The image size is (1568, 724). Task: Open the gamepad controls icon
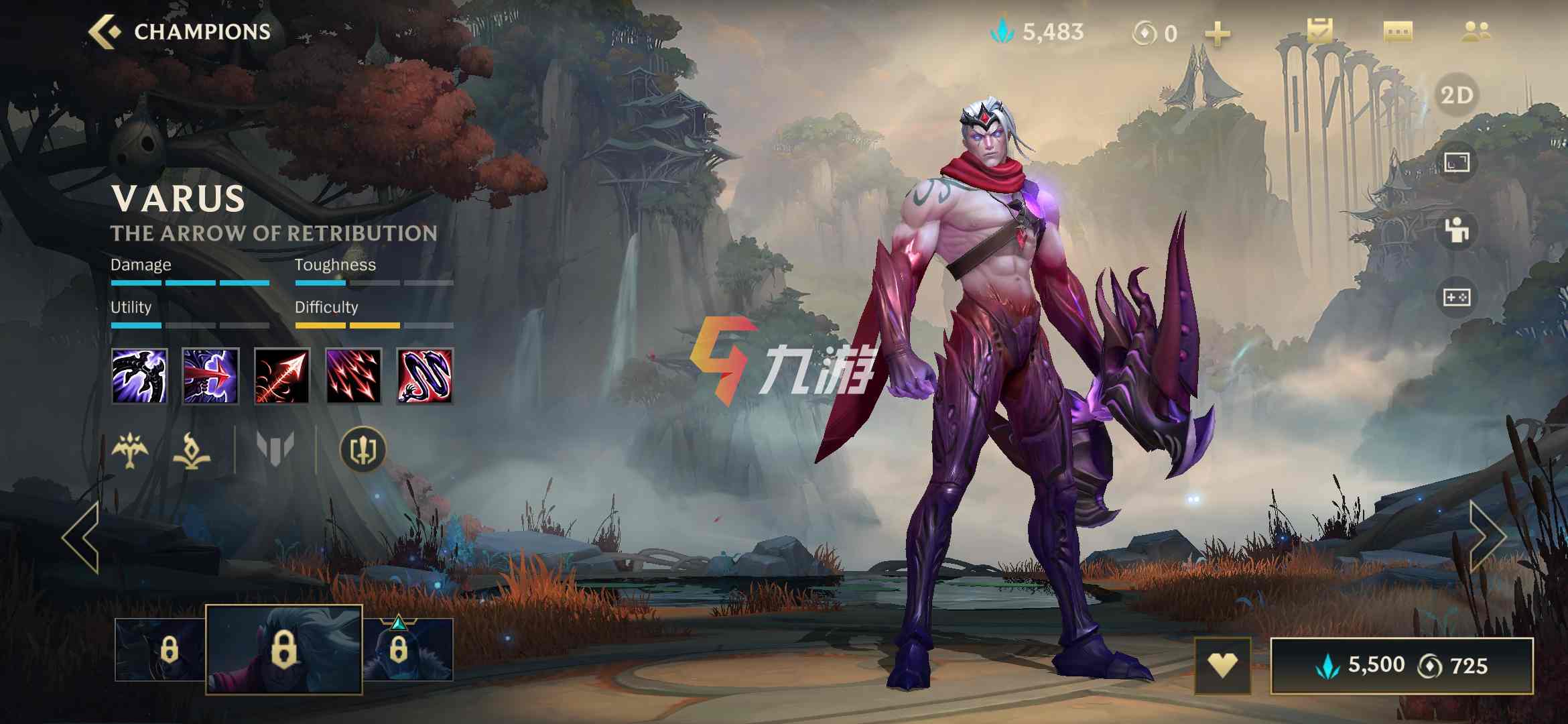coord(1457,297)
